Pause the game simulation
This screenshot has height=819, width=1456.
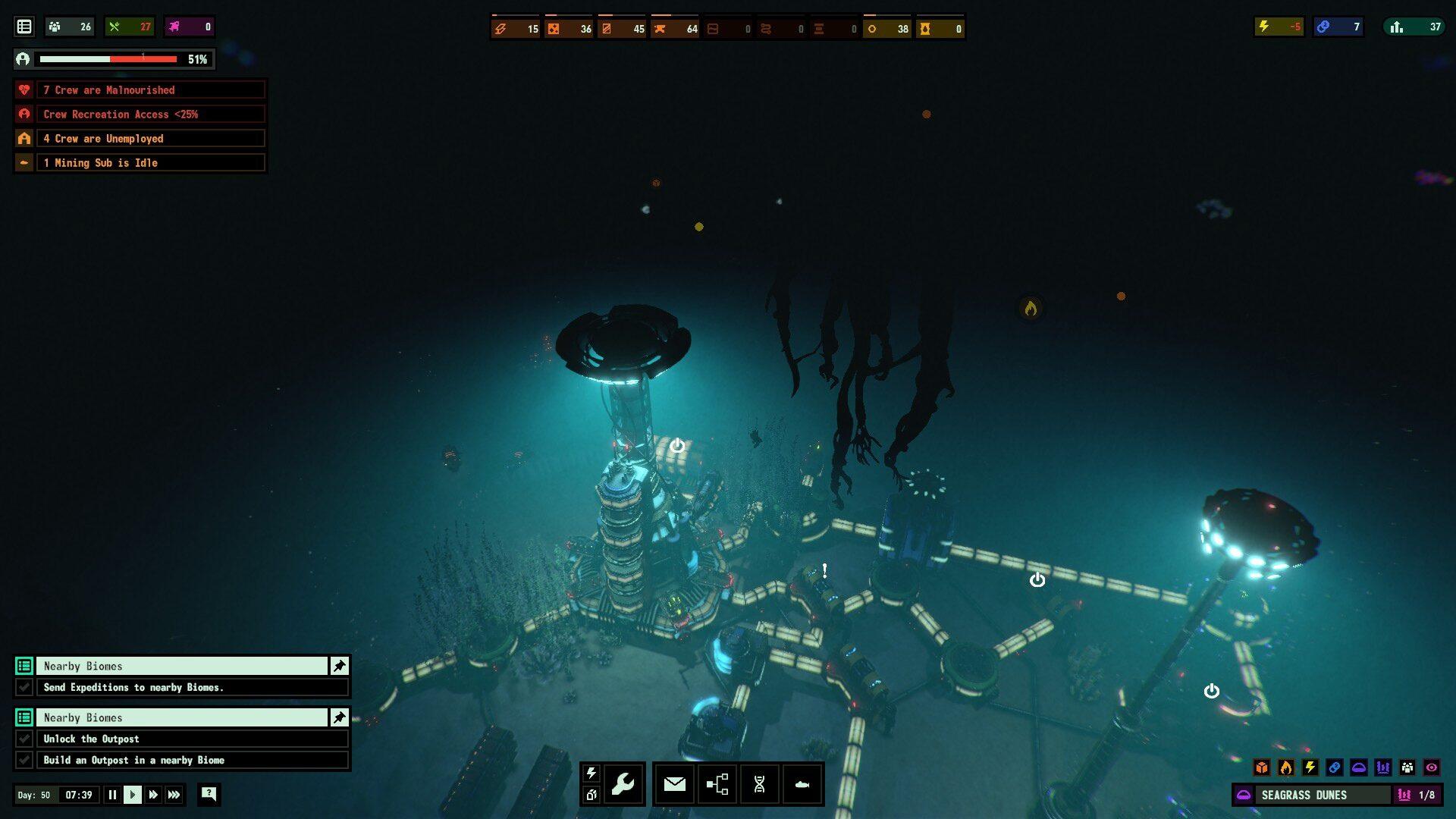[x=112, y=795]
